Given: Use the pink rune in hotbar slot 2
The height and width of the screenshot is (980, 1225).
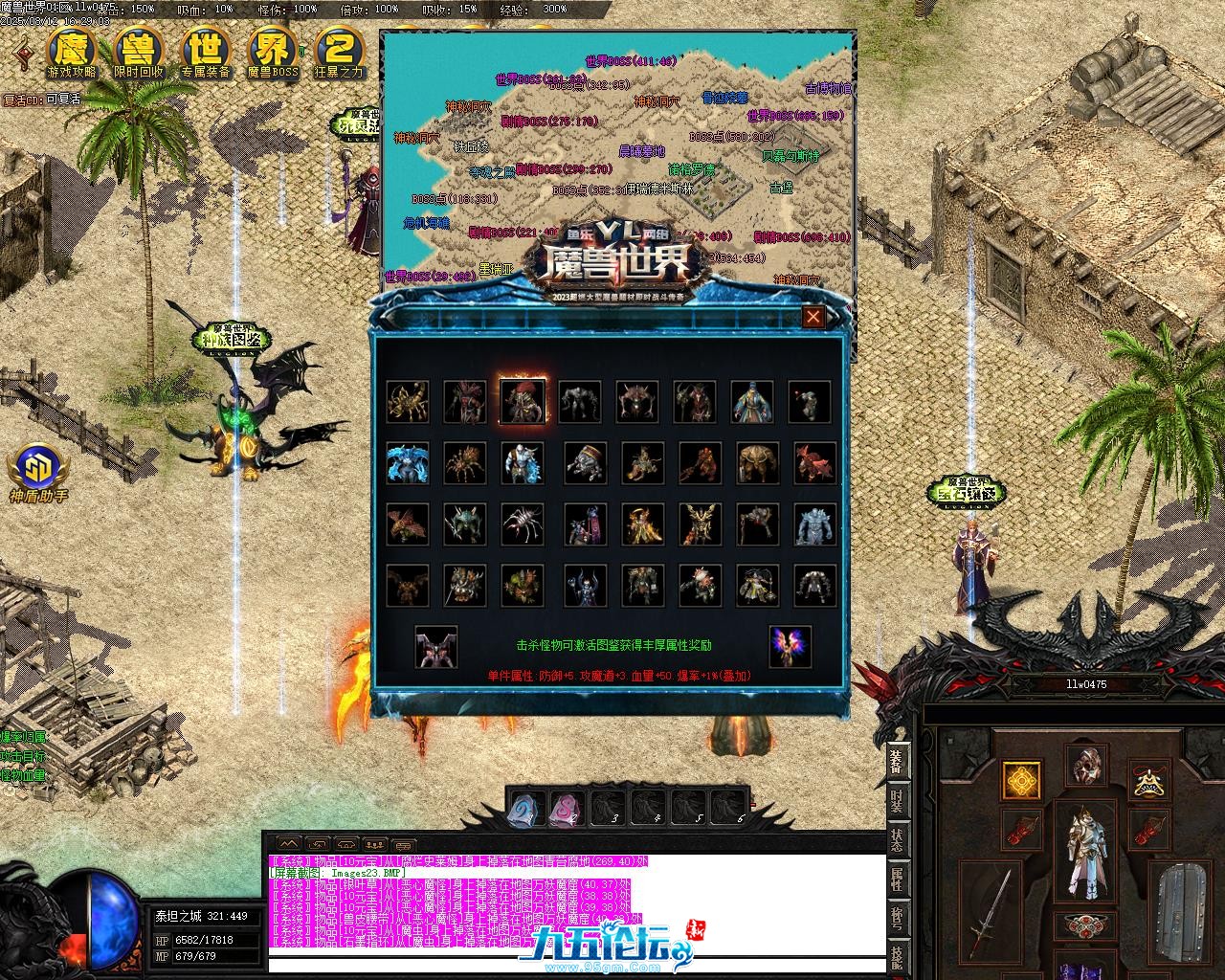Looking at the screenshot, I should tap(567, 807).
